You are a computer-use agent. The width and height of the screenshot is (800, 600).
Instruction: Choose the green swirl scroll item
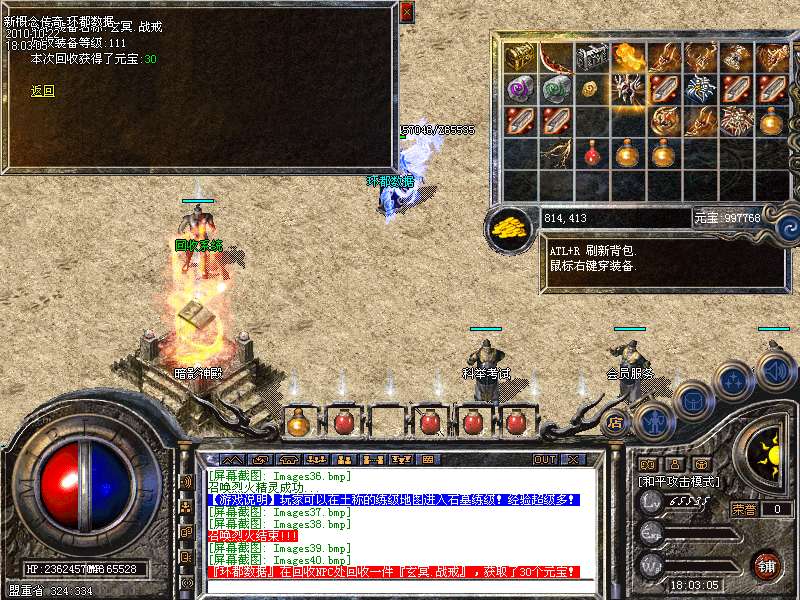[x=556, y=90]
